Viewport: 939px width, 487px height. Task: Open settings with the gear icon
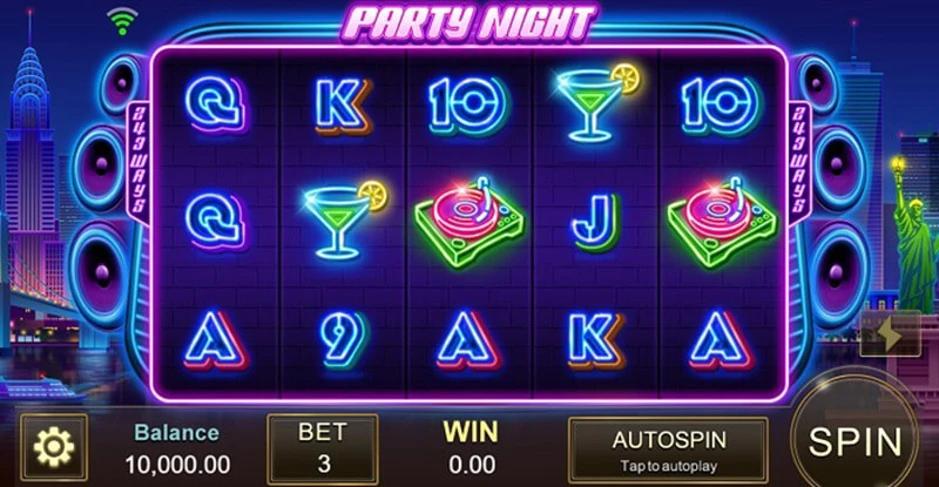tap(54, 448)
